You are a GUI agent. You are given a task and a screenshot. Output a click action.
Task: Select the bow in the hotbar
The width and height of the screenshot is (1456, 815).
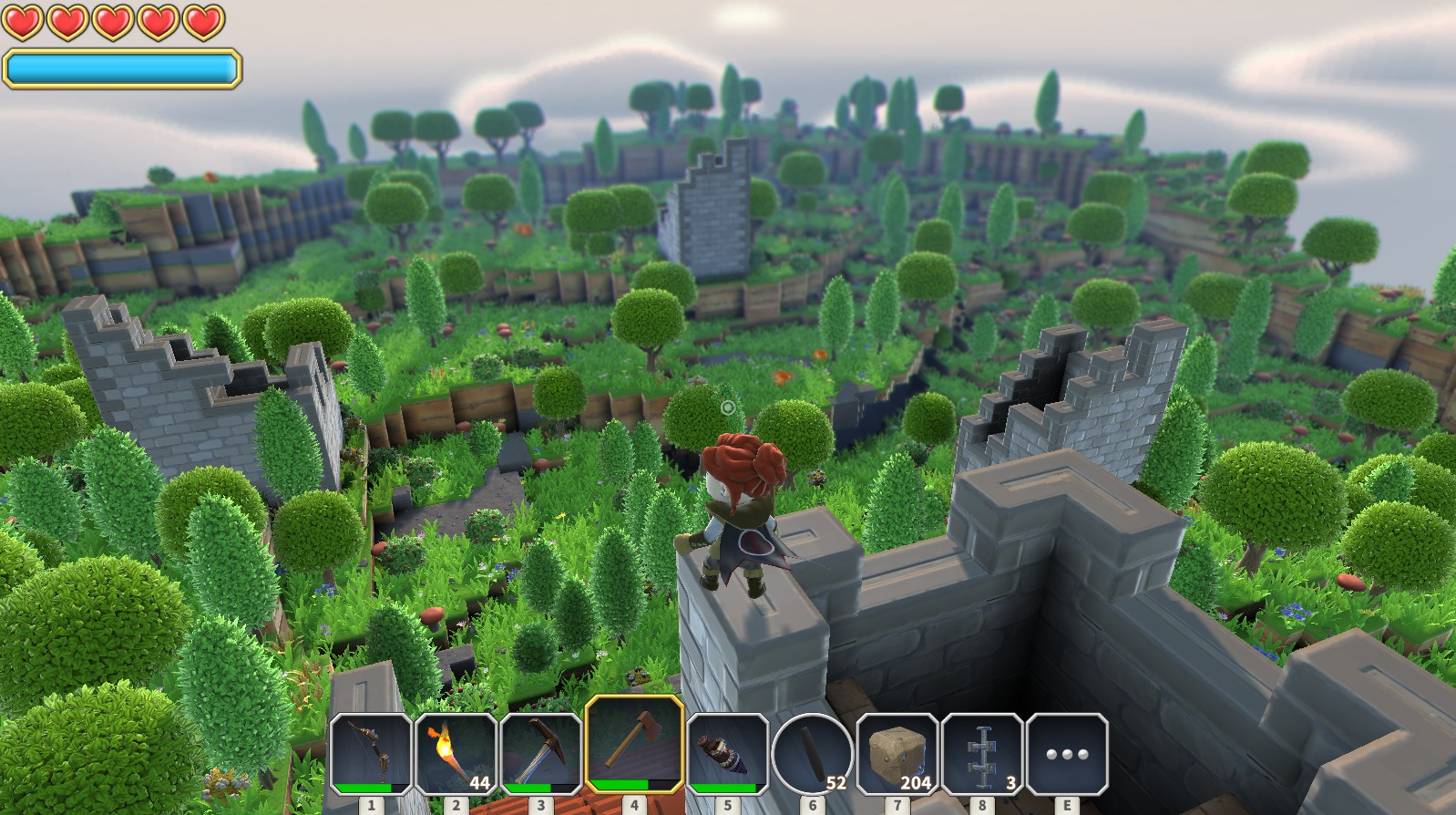point(371,753)
